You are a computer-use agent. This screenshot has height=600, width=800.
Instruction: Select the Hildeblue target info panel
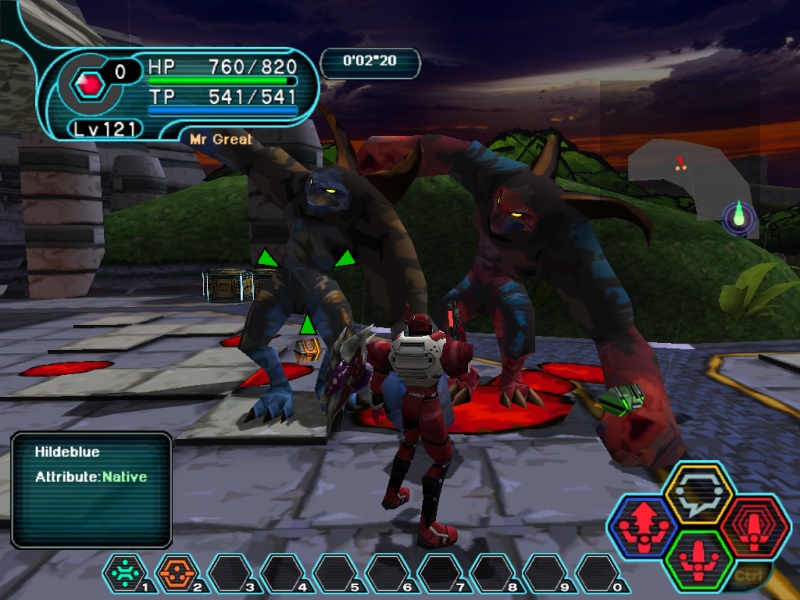click(91, 489)
